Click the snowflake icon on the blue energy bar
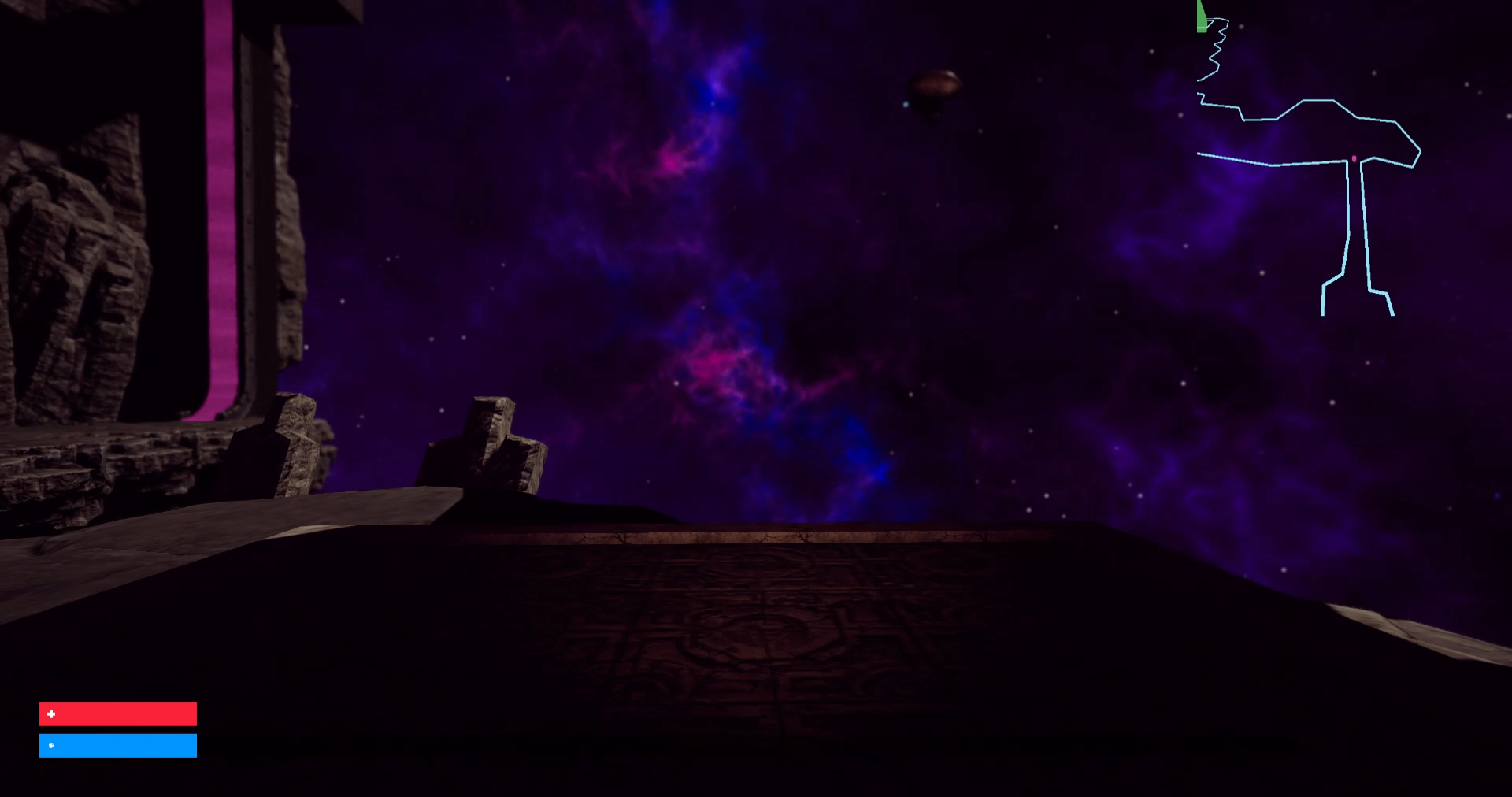1512x797 pixels. tap(50, 744)
